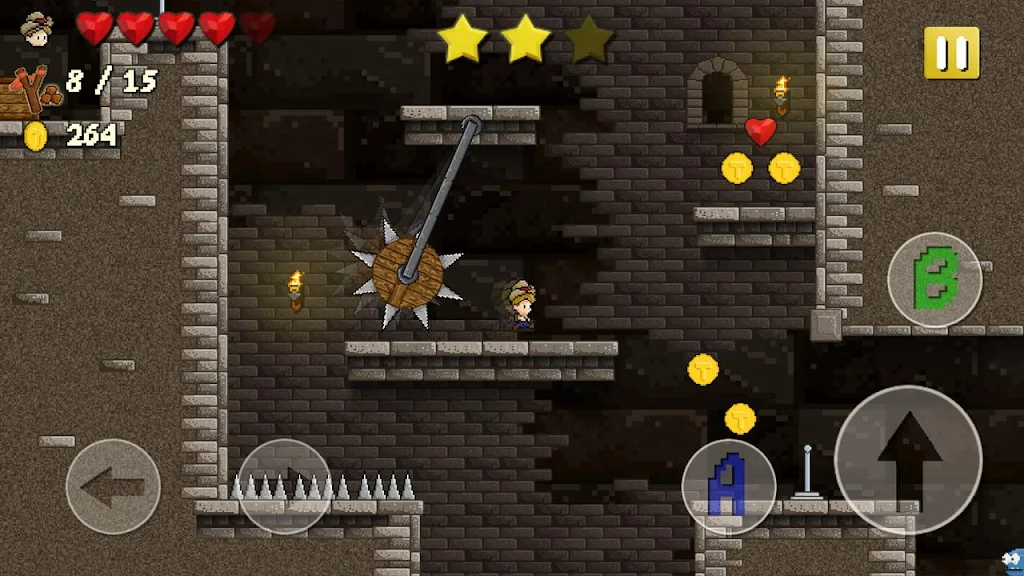Pause the game with the yellow button

(x=951, y=52)
